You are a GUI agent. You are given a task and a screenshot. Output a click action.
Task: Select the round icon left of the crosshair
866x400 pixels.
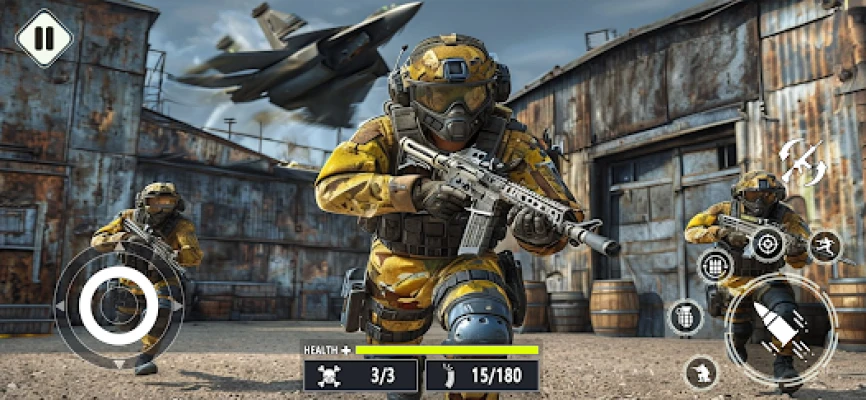click(x=715, y=265)
